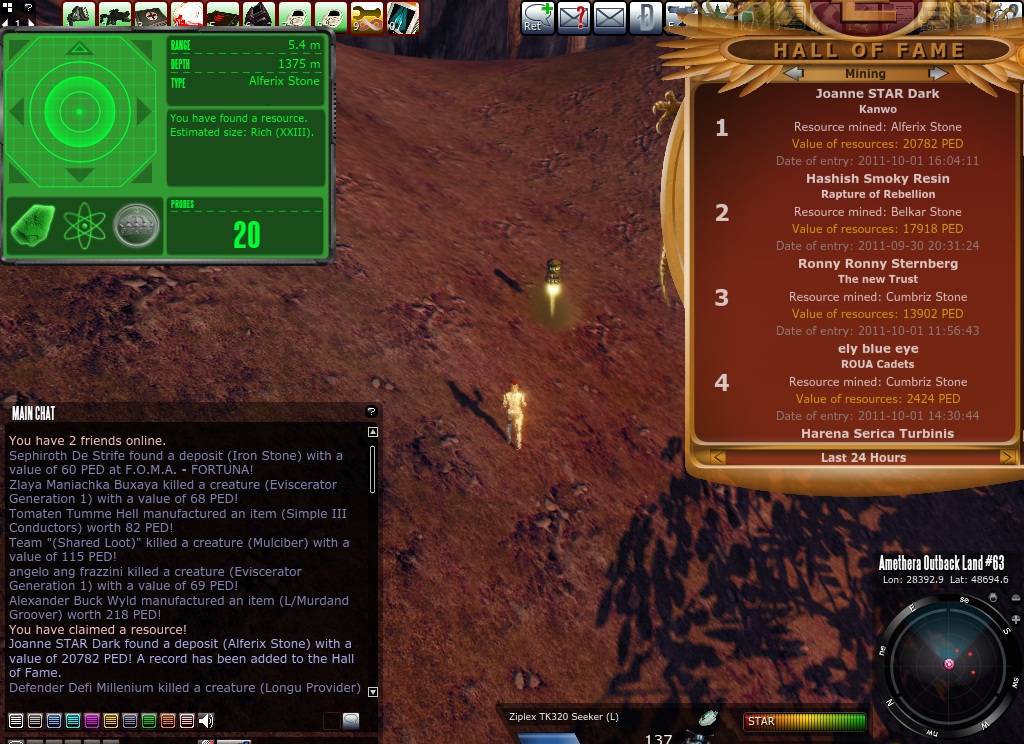Open Main Chat help question mark
1024x744 pixels.
pos(371,411)
